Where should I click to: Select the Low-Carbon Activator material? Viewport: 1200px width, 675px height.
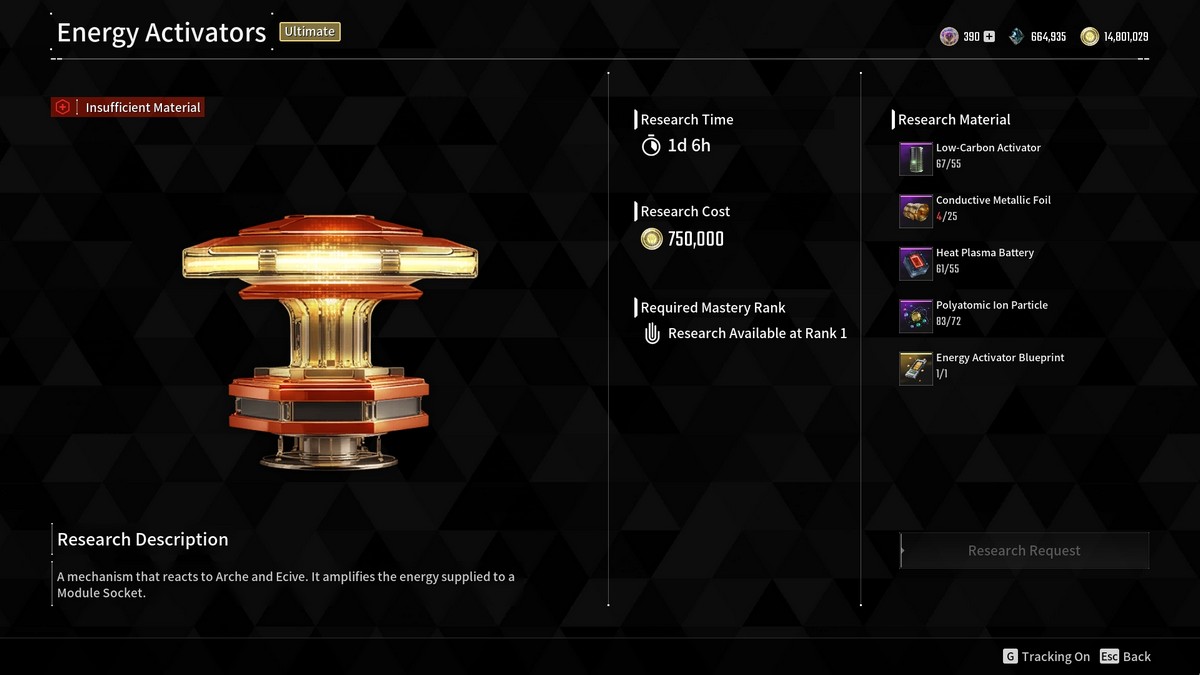tap(916, 159)
